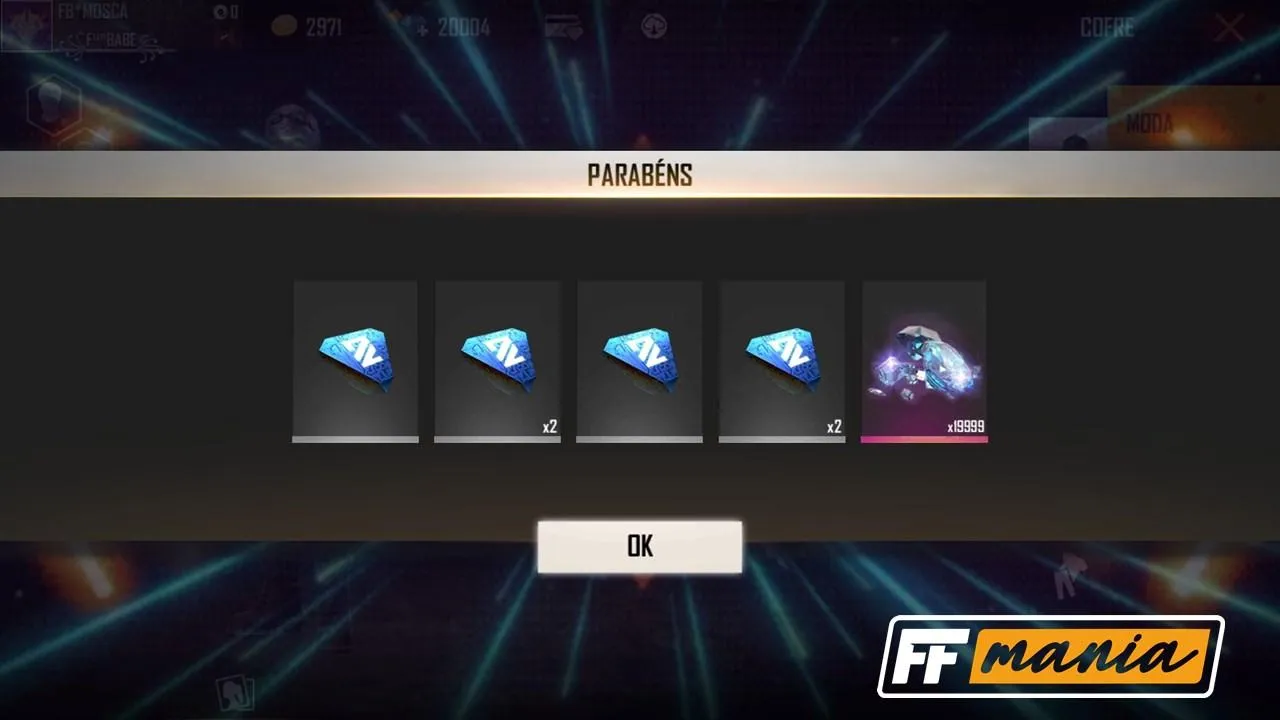Click the pink progress bar under the diamond reward

click(x=924, y=438)
